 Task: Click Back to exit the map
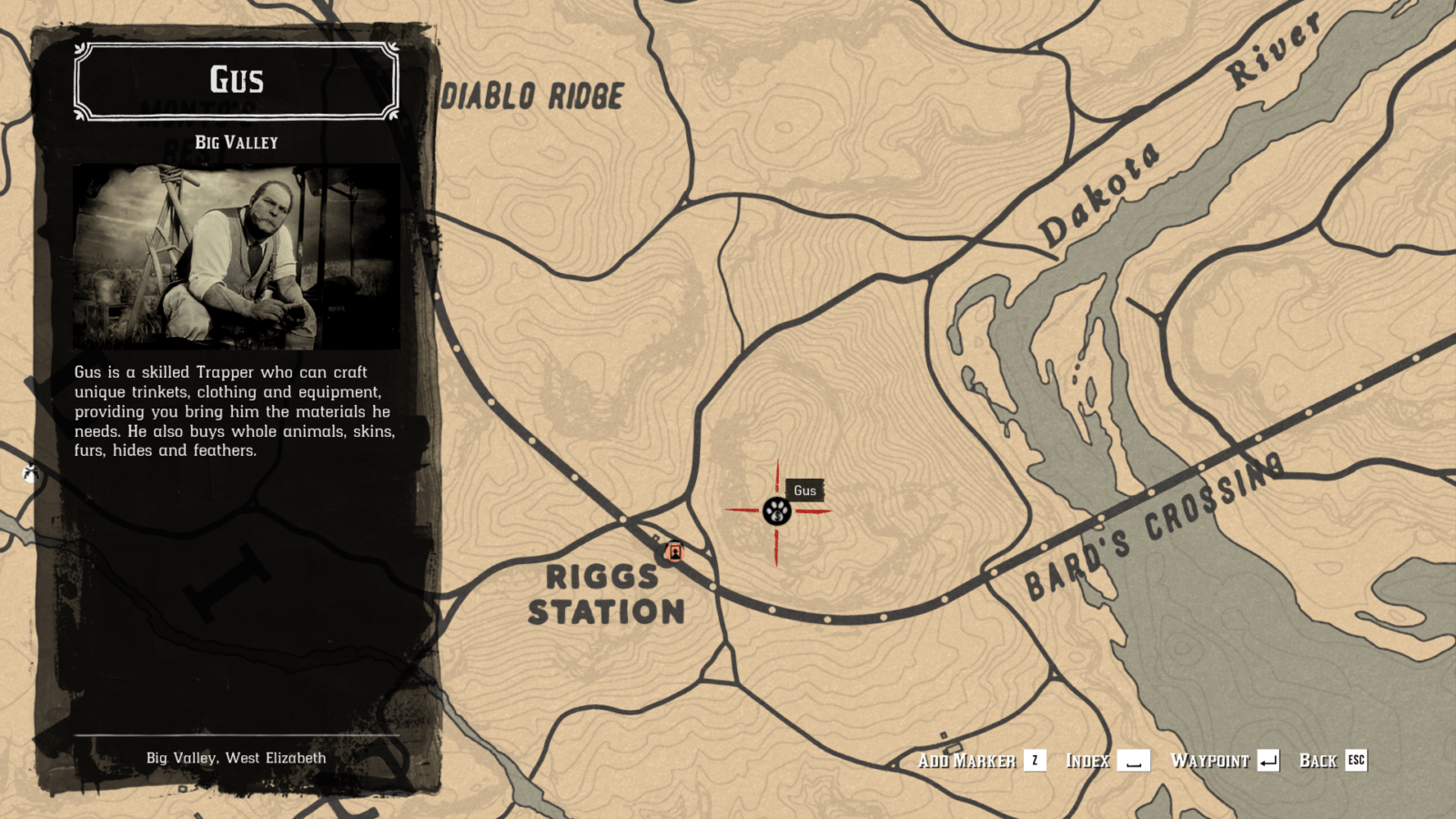pos(1319,761)
